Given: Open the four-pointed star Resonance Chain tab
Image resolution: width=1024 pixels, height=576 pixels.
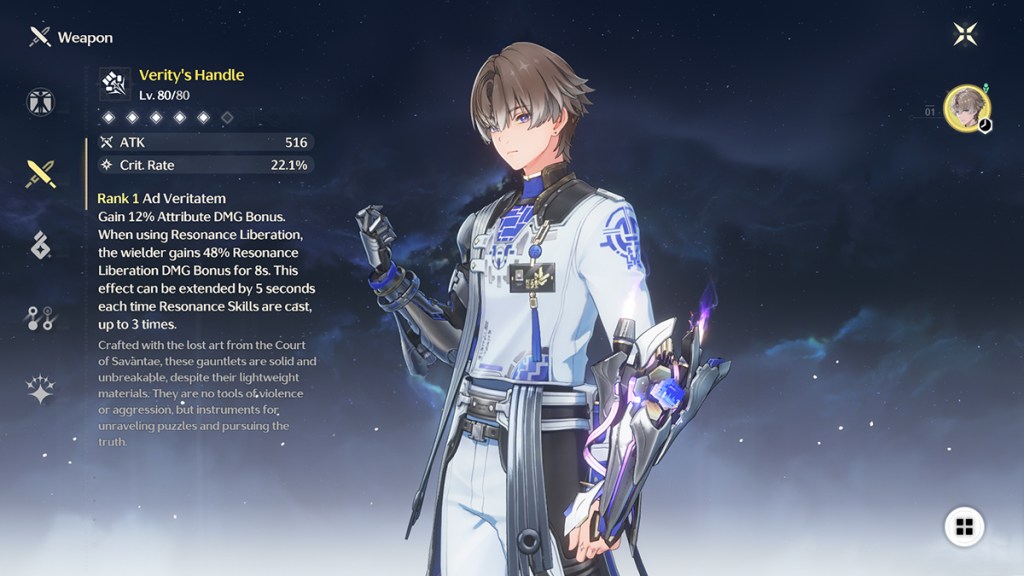Looking at the screenshot, I should point(41,389).
